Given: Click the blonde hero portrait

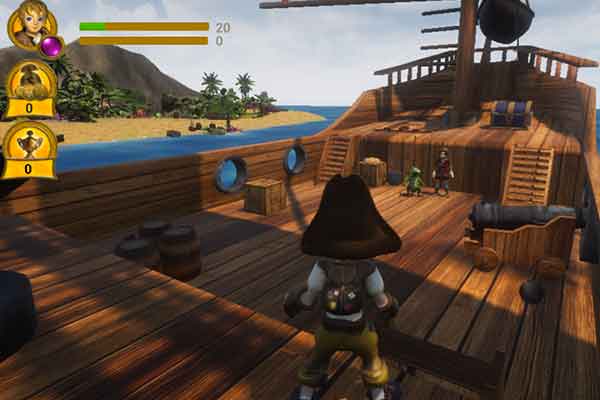Looking at the screenshot, I should (28, 24).
